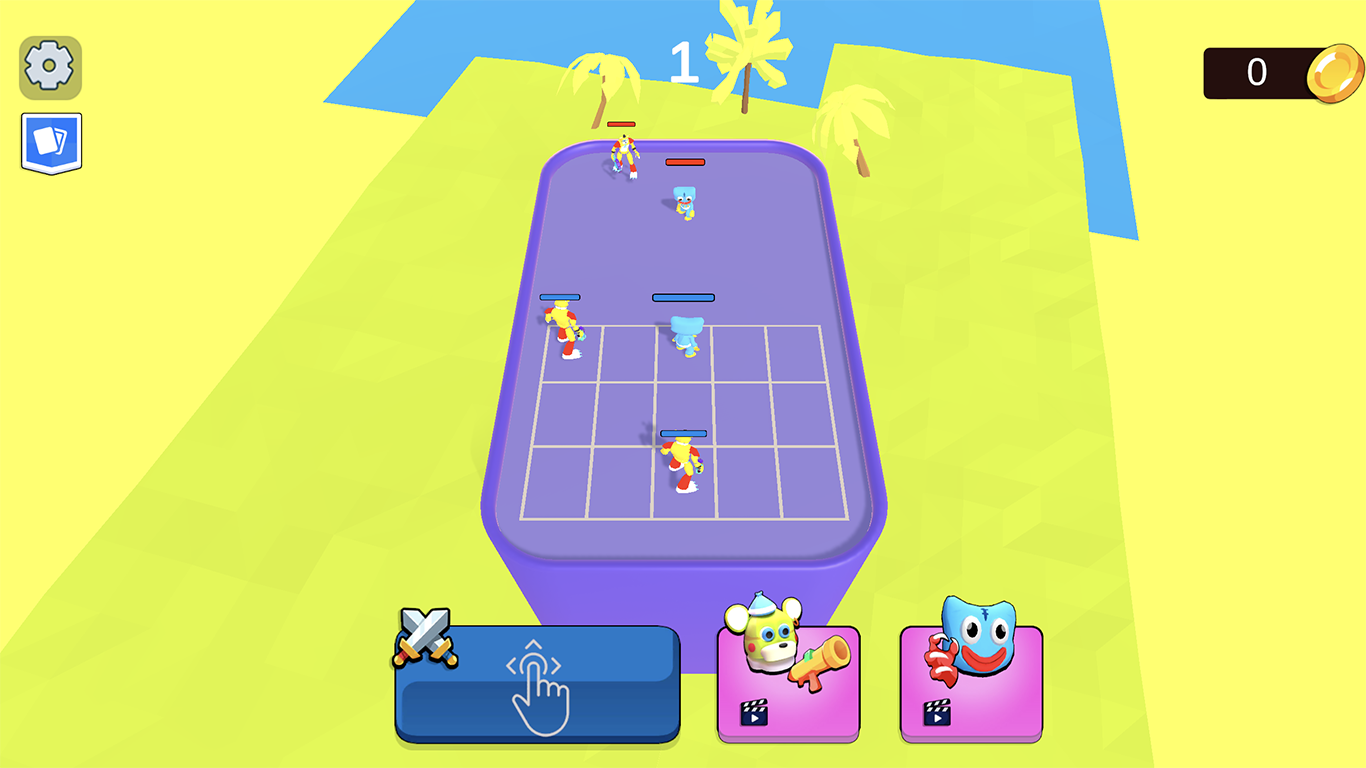Image resolution: width=1366 pixels, height=768 pixels.
Task: Open the card deck shield icon
Action: click(49, 142)
